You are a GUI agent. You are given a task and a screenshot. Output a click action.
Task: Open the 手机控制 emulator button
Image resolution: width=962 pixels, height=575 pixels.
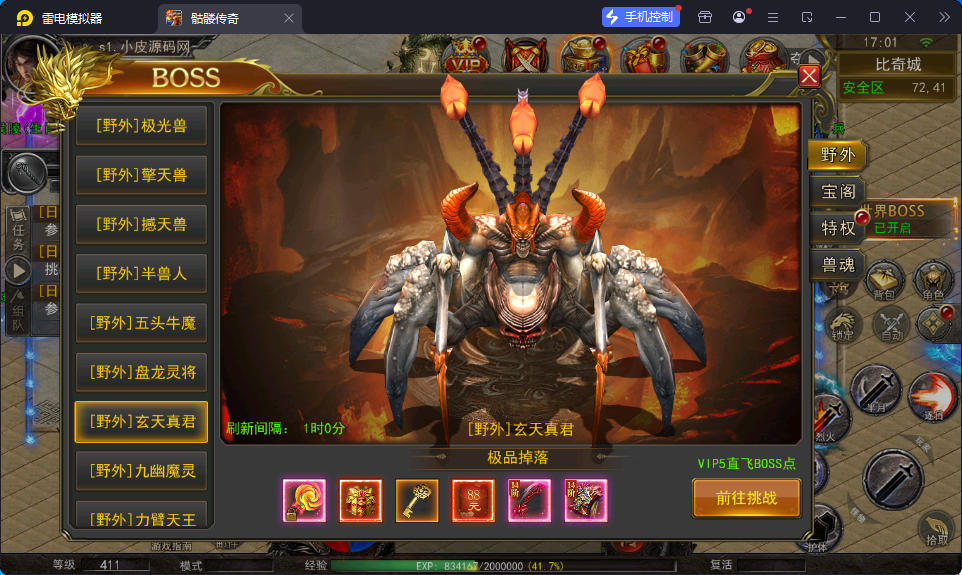[640, 17]
